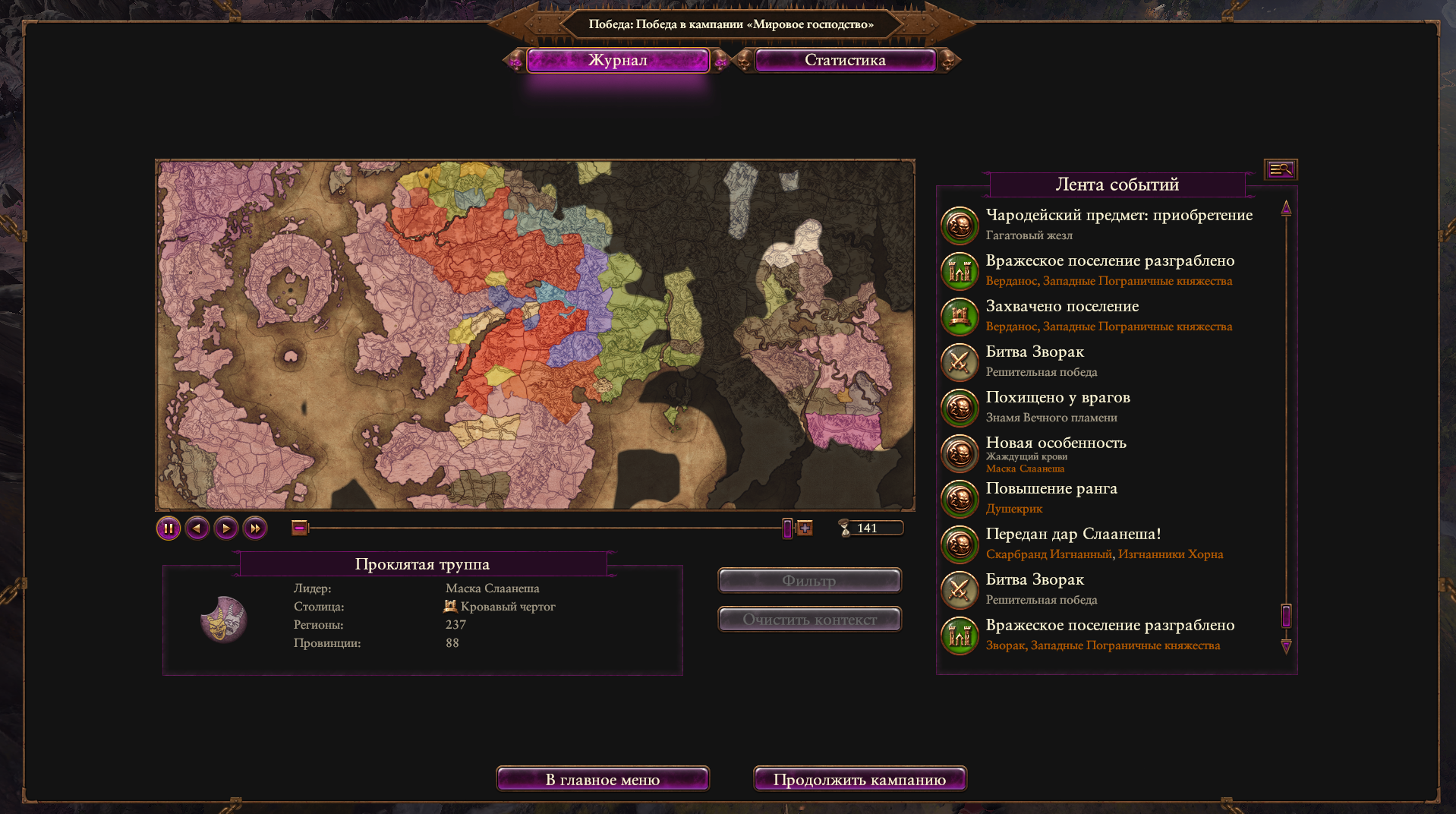Click the event feed scroll-down arrow

coord(1286,646)
